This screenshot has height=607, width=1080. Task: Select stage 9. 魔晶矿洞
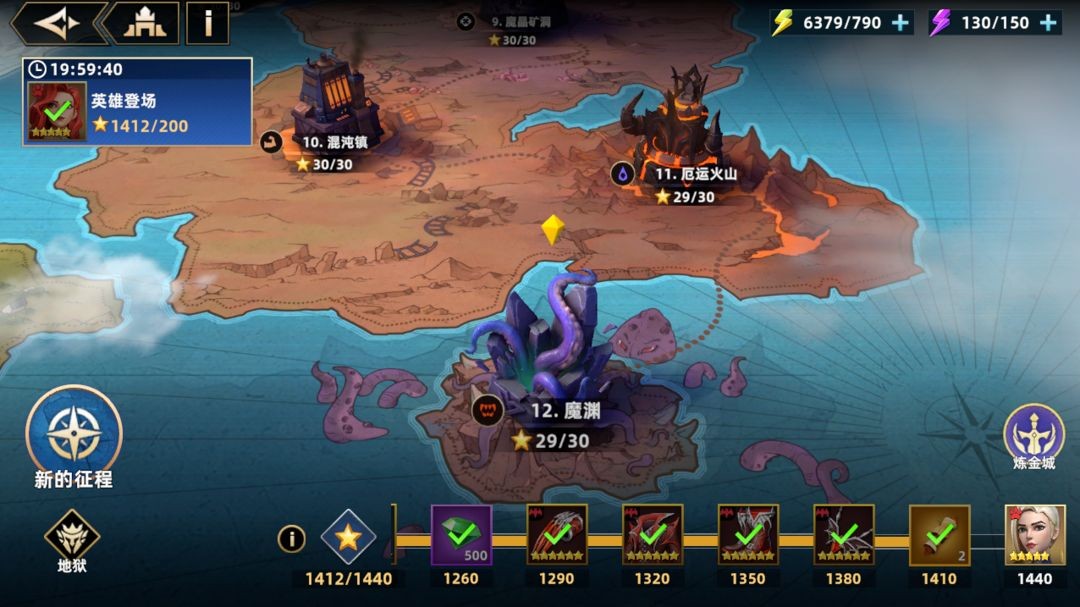pyautogui.click(x=521, y=21)
